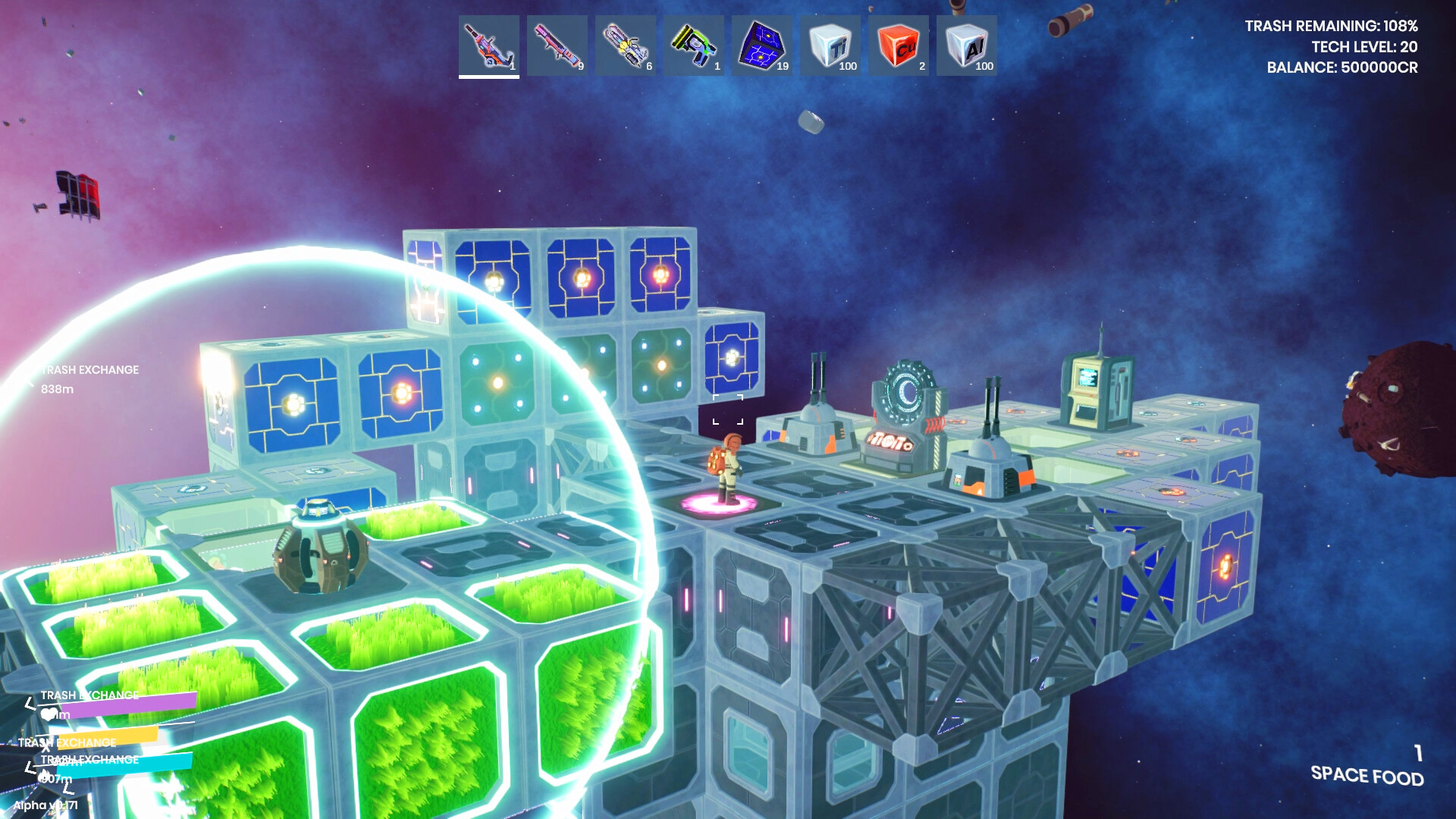Select the assault rifle in hotbar slot one
This screenshot has width=1456, height=819.
(x=489, y=45)
